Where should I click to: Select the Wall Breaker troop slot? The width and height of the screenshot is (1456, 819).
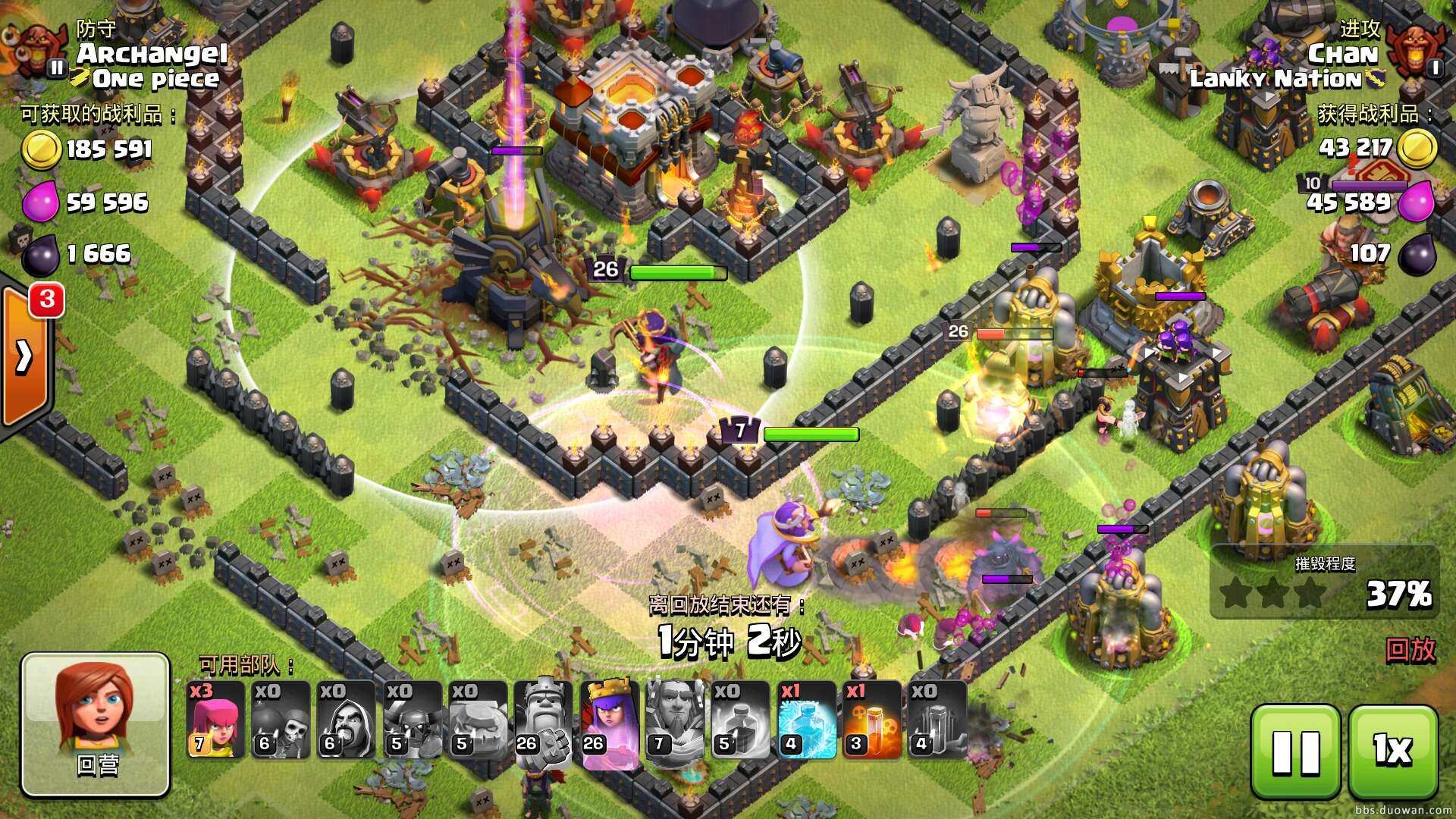point(281,720)
